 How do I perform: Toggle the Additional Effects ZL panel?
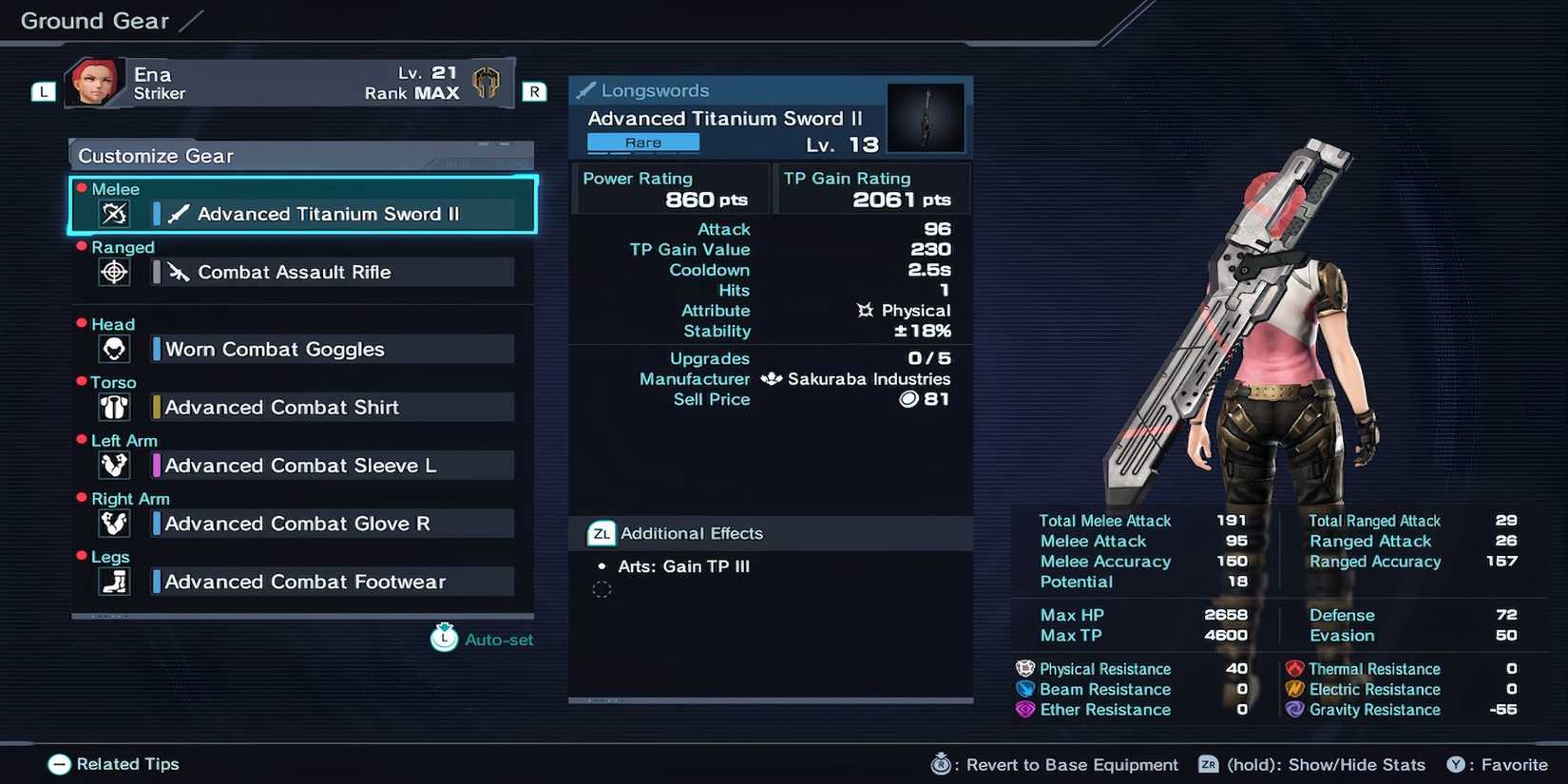point(600,533)
